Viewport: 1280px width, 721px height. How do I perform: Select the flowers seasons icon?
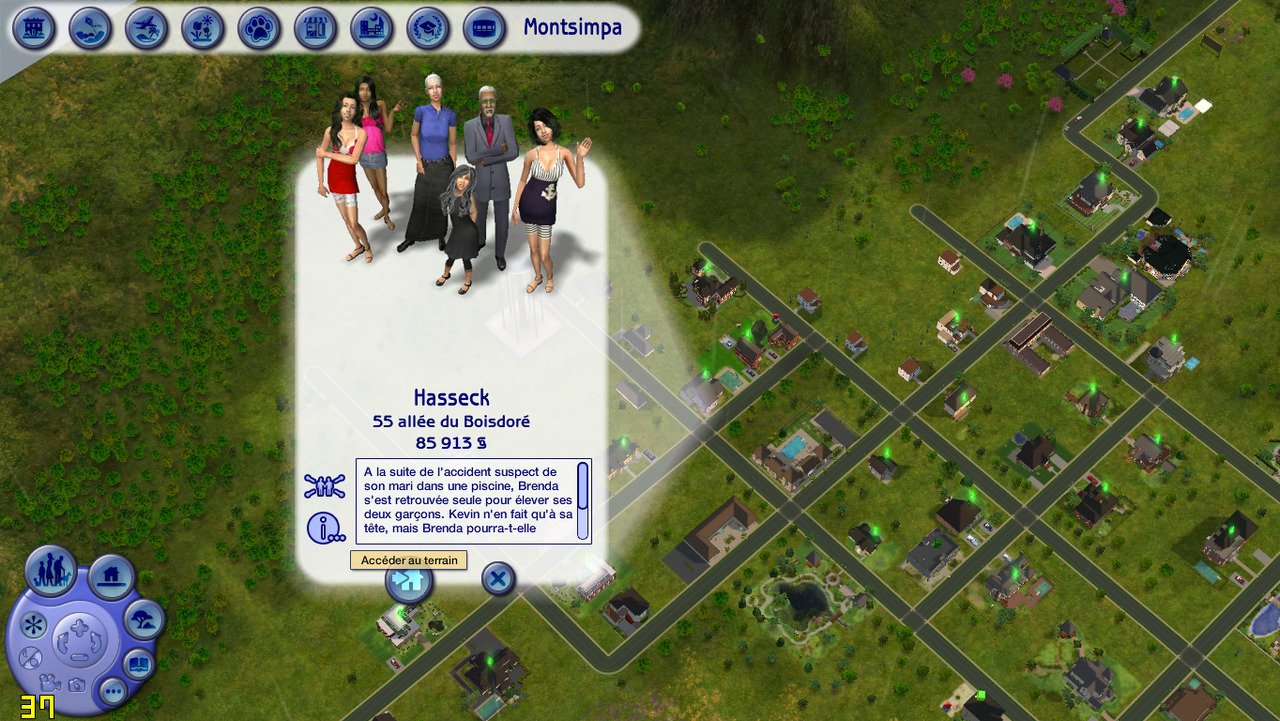pos(203,28)
